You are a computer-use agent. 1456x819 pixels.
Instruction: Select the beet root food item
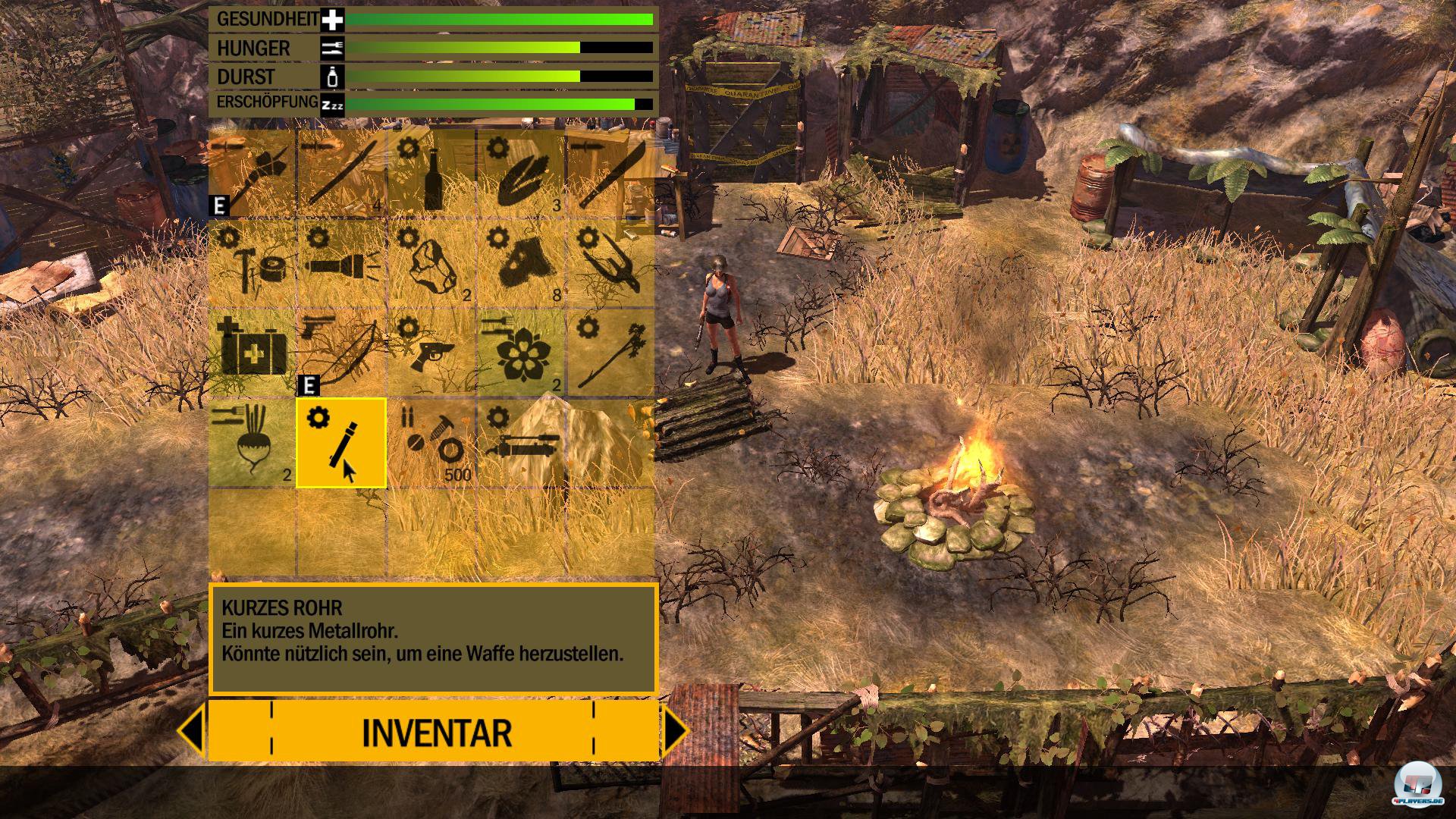pos(253,443)
